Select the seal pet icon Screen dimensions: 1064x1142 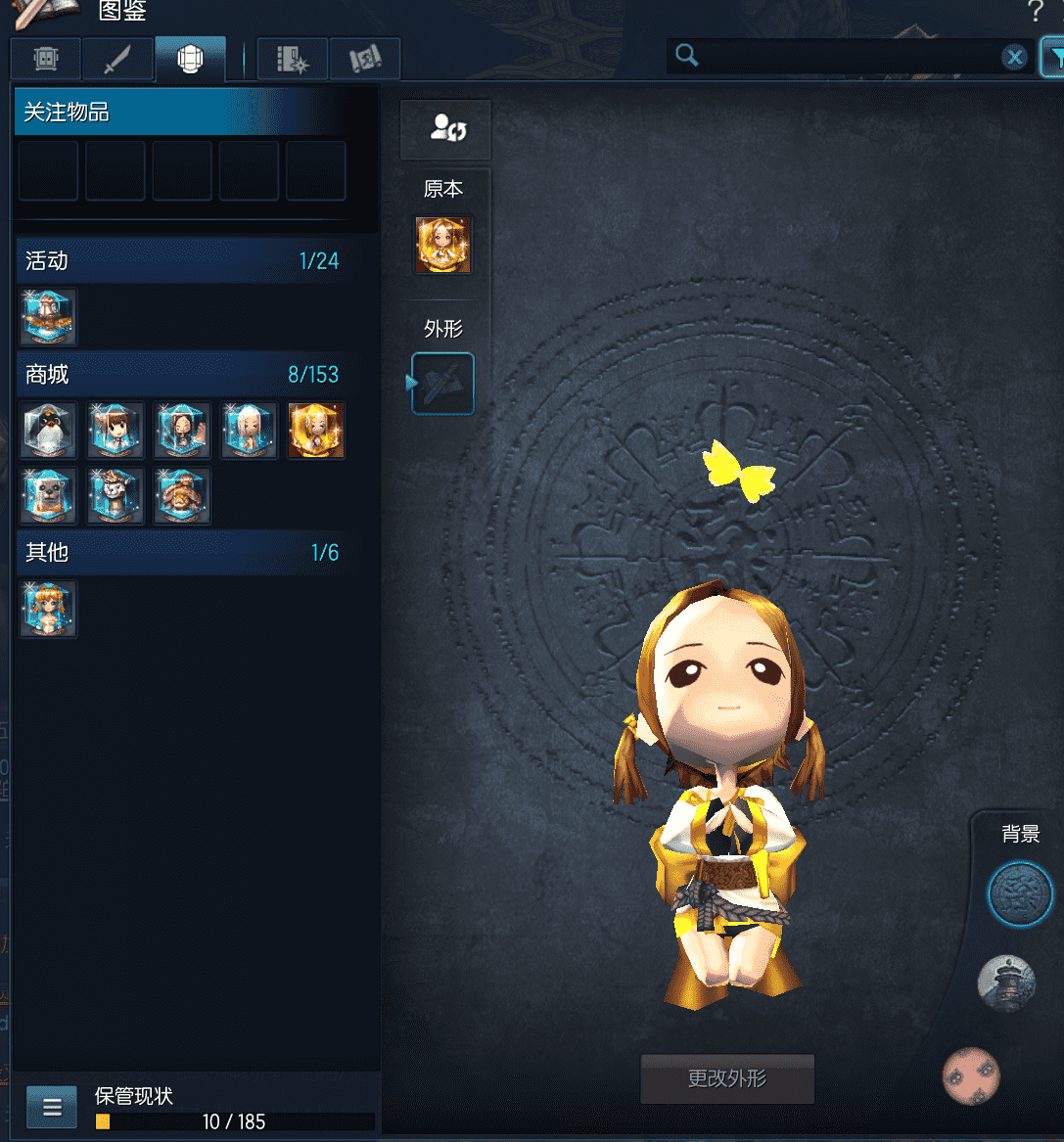(x=49, y=496)
